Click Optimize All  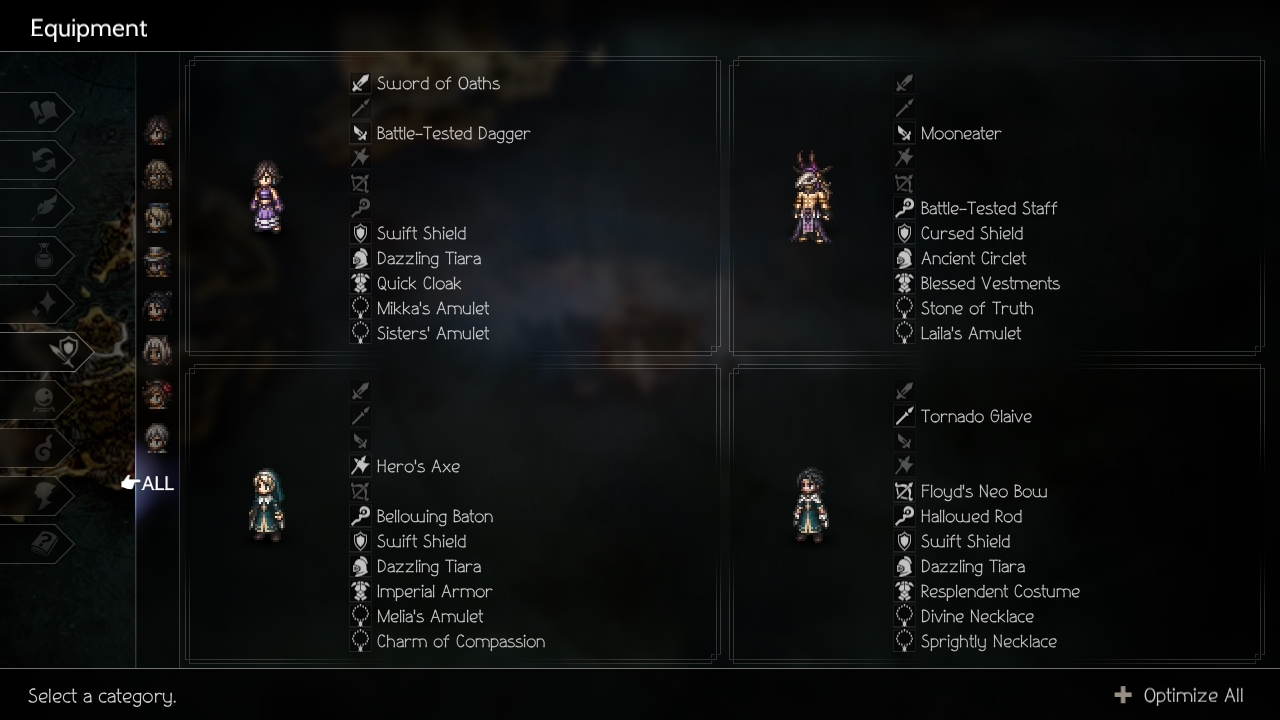tap(1181, 696)
